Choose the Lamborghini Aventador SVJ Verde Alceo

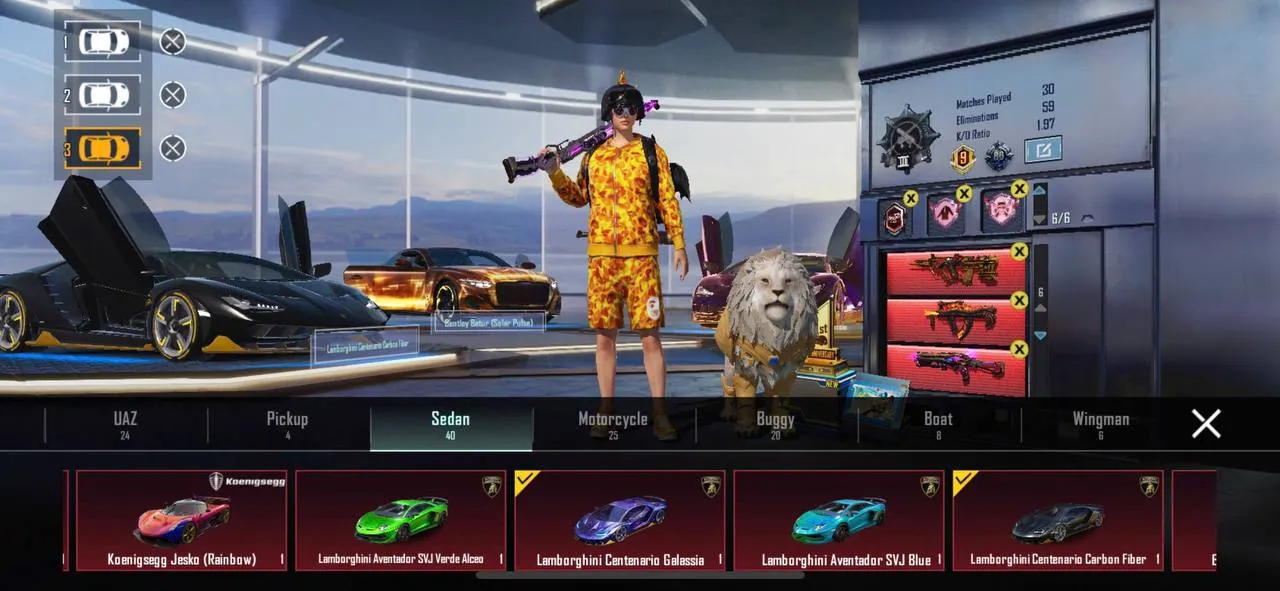pyautogui.click(x=400, y=520)
